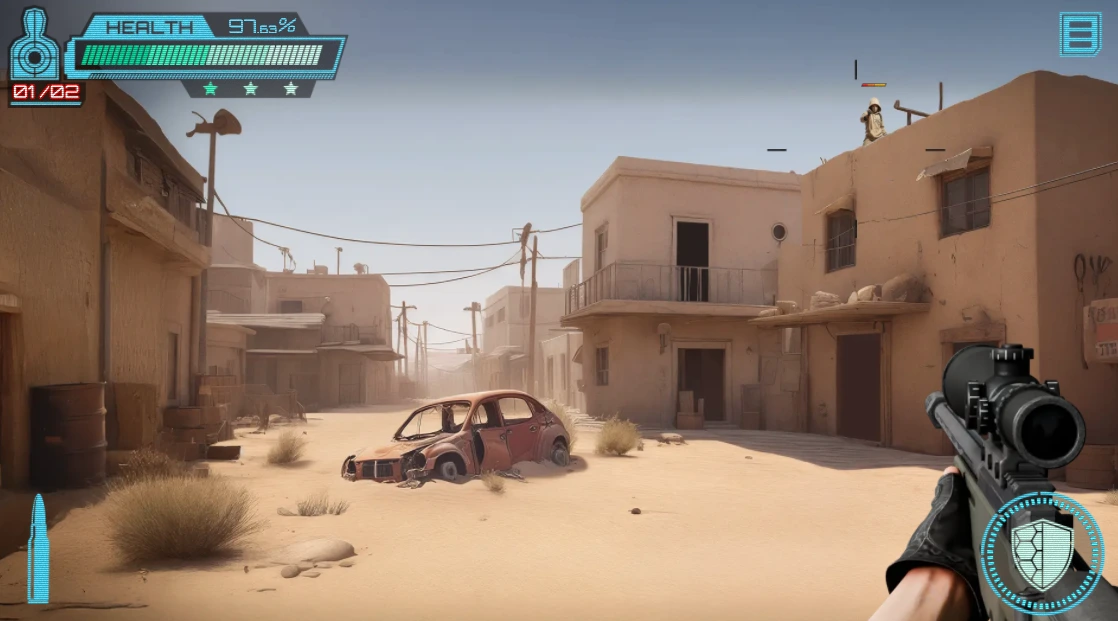This screenshot has height=621, width=1118.
Task: Open the menu with the top-right list icon
Action: [x=1080, y=34]
